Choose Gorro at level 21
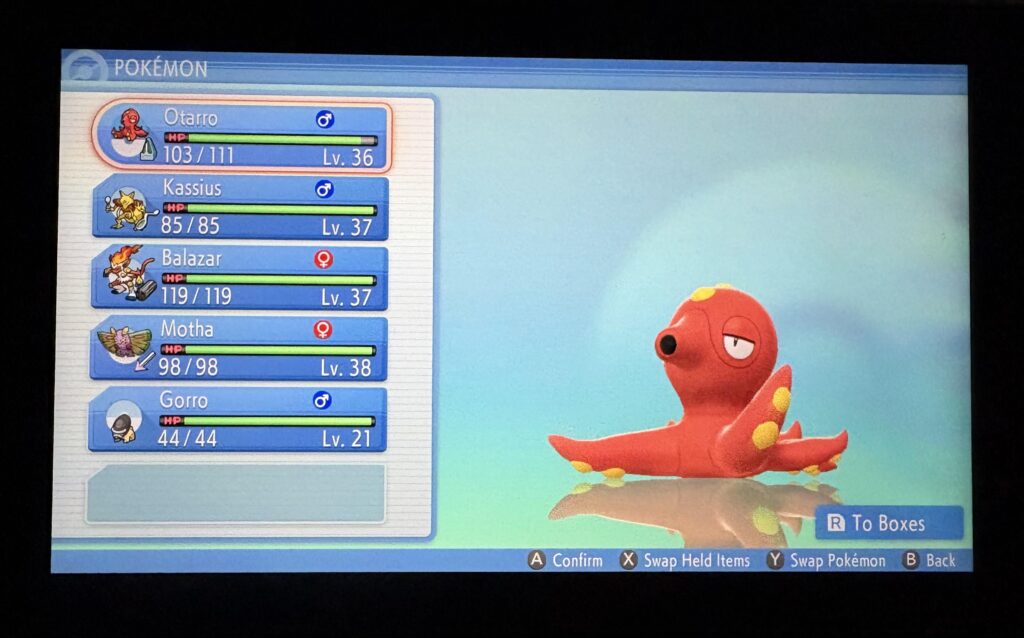This screenshot has width=1024, height=638. [238, 418]
